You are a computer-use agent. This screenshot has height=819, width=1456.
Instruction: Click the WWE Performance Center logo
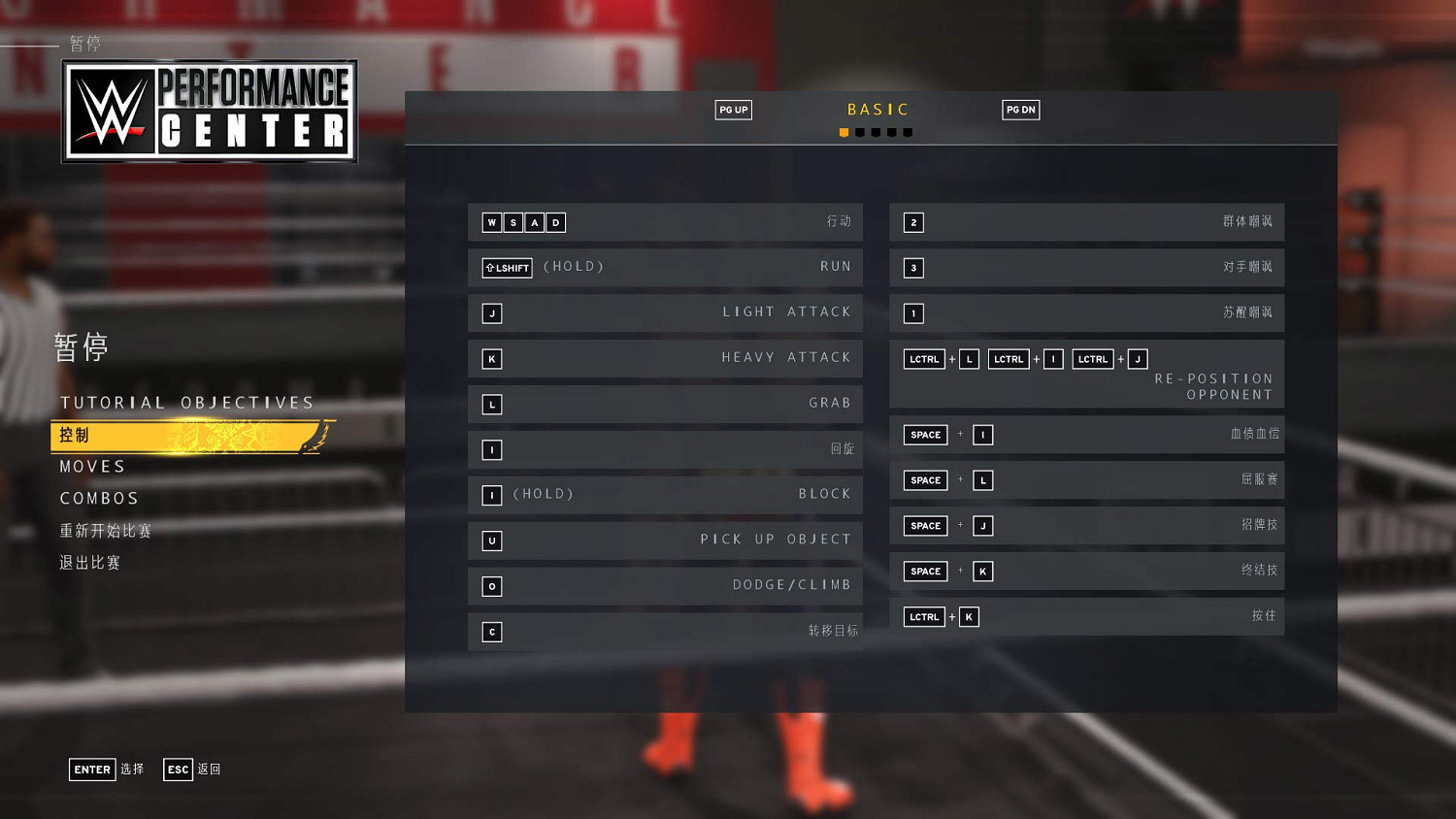209,111
